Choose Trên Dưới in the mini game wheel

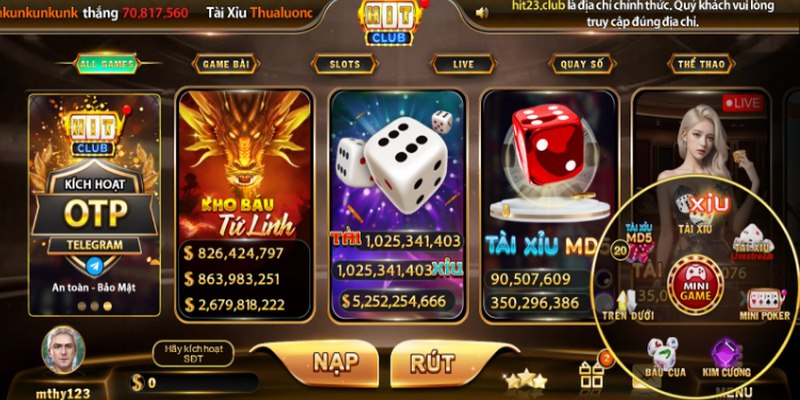tap(627, 305)
